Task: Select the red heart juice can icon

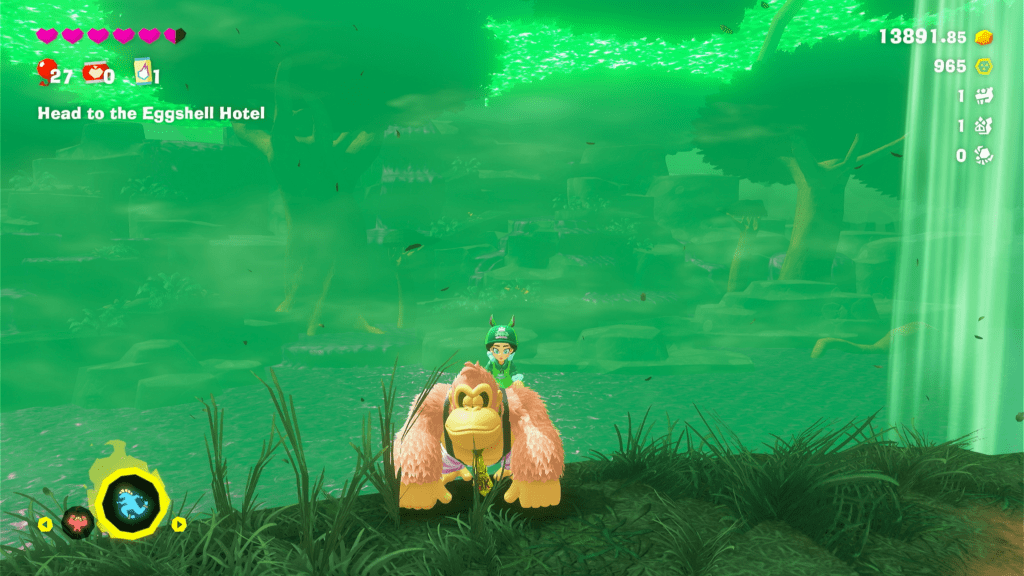Action: point(95,71)
